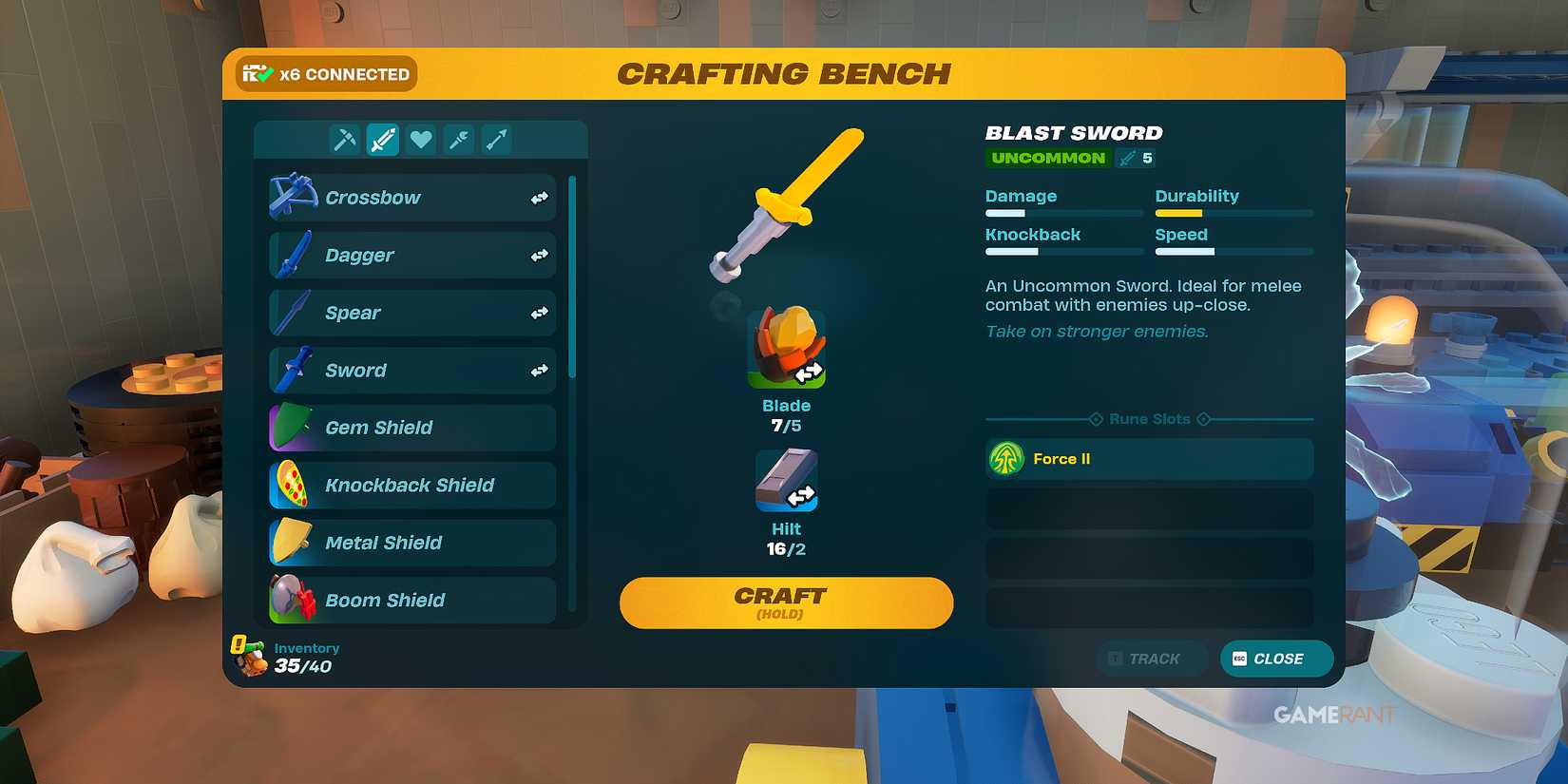Change the Sword recipe material with swap arrows

(x=538, y=370)
